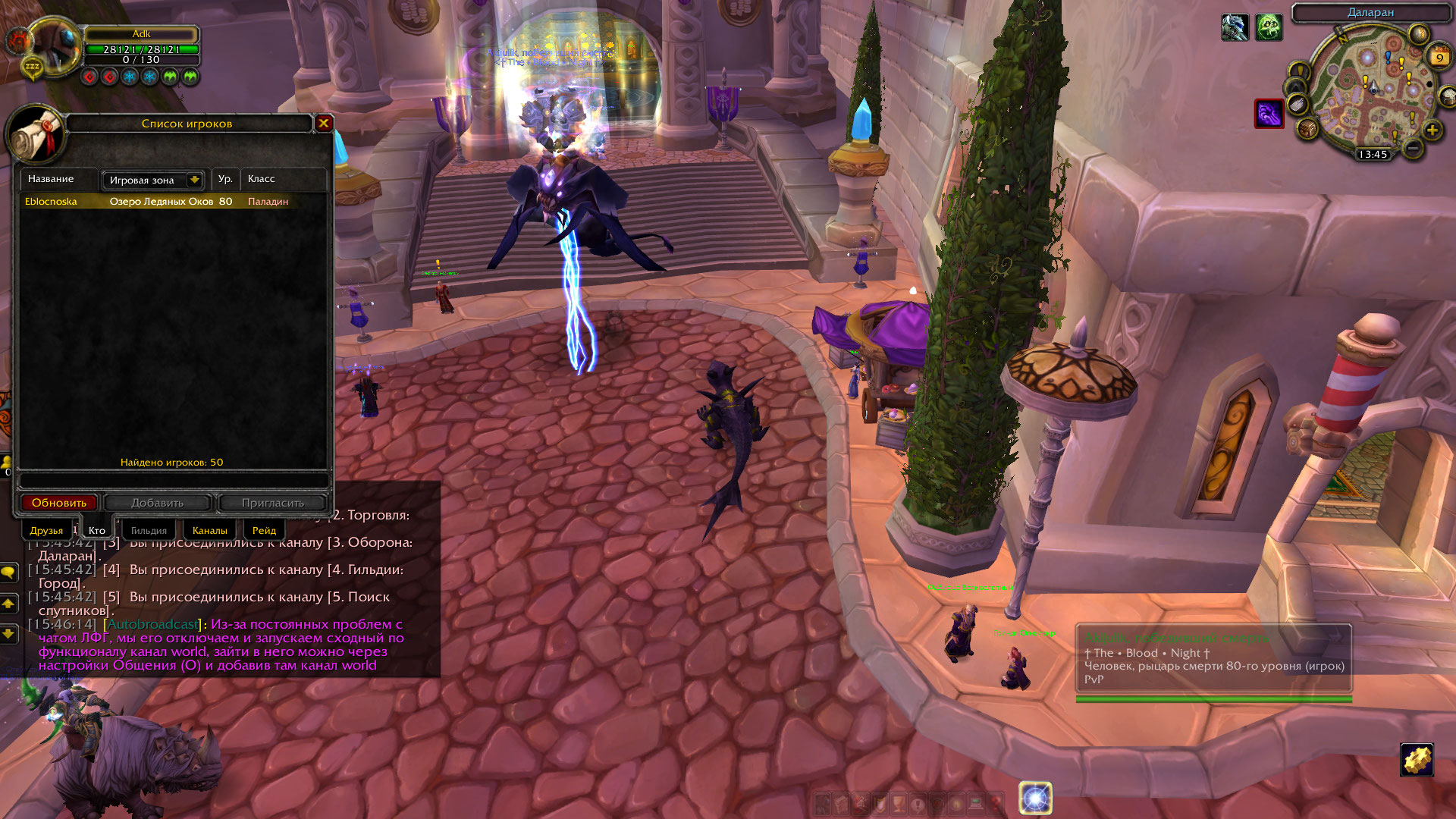Screen dimensions: 1456x819
Task: Switch to the Каналы tab
Action: coord(210,530)
